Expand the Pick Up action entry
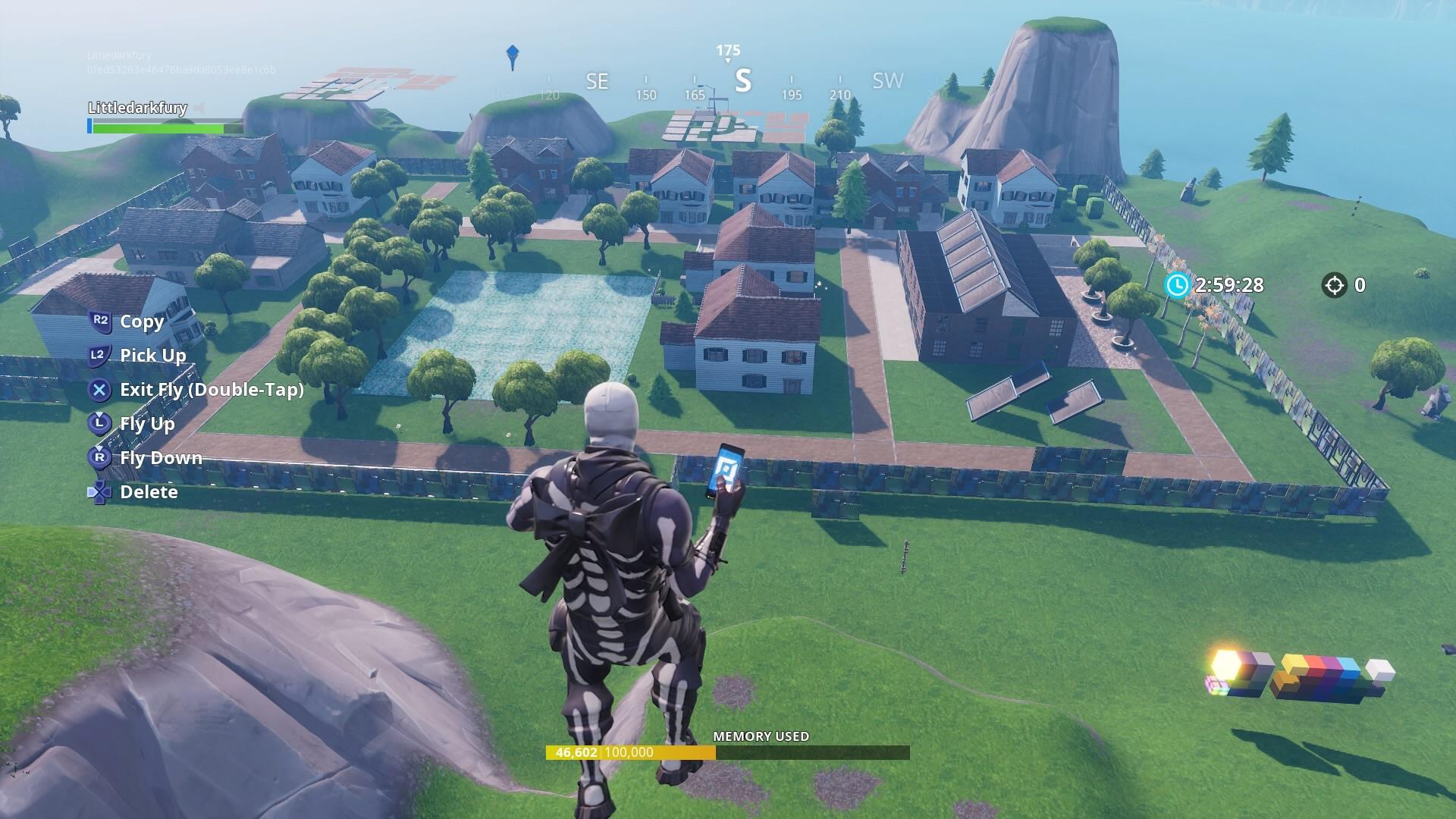Image resolution: width=1456 pixels, height=819 pixels. (x=152, y=355)
